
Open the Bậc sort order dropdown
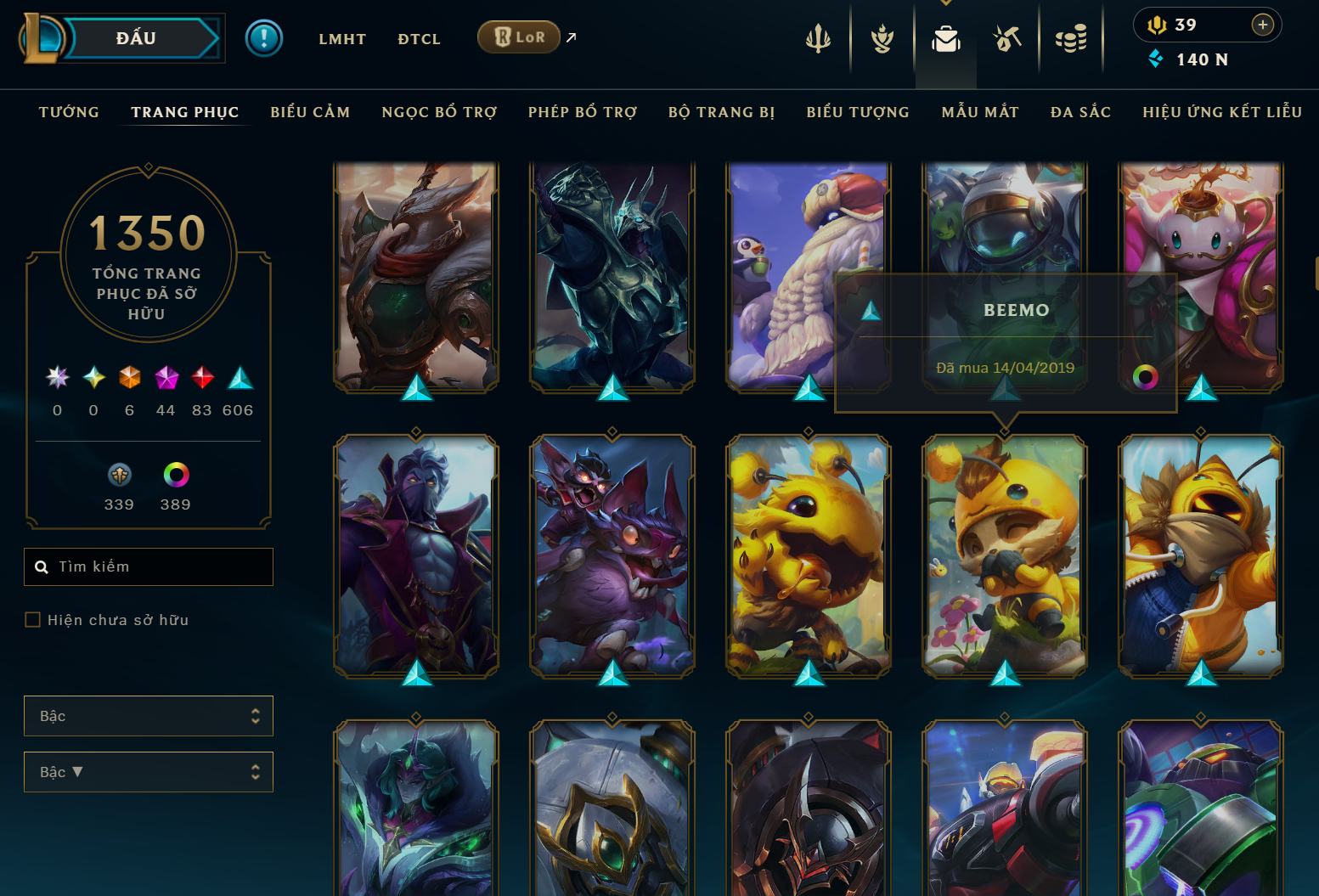(149, 771)
